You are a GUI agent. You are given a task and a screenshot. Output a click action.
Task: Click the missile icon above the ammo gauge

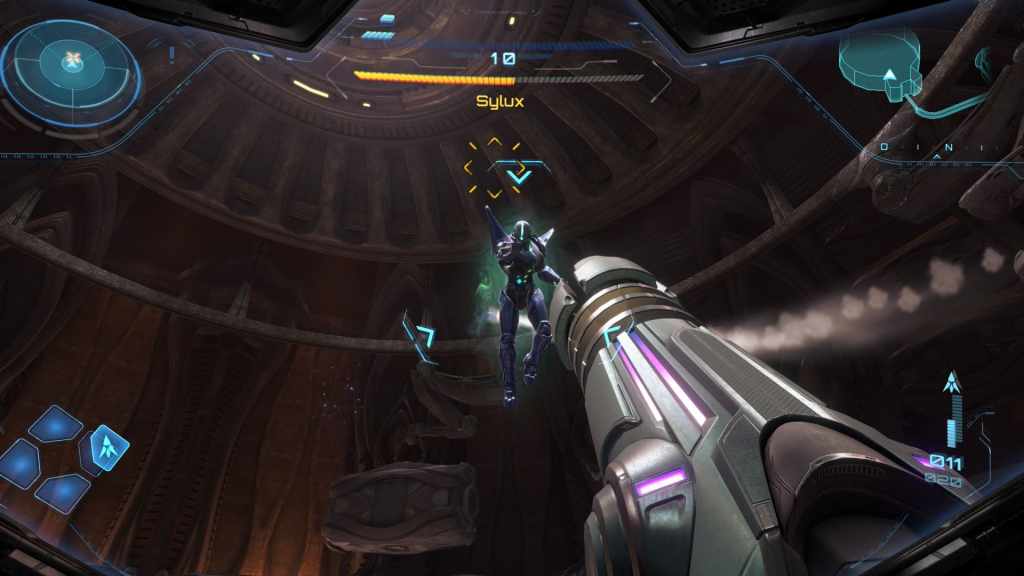pyautogui.click(x=953, y=382)
